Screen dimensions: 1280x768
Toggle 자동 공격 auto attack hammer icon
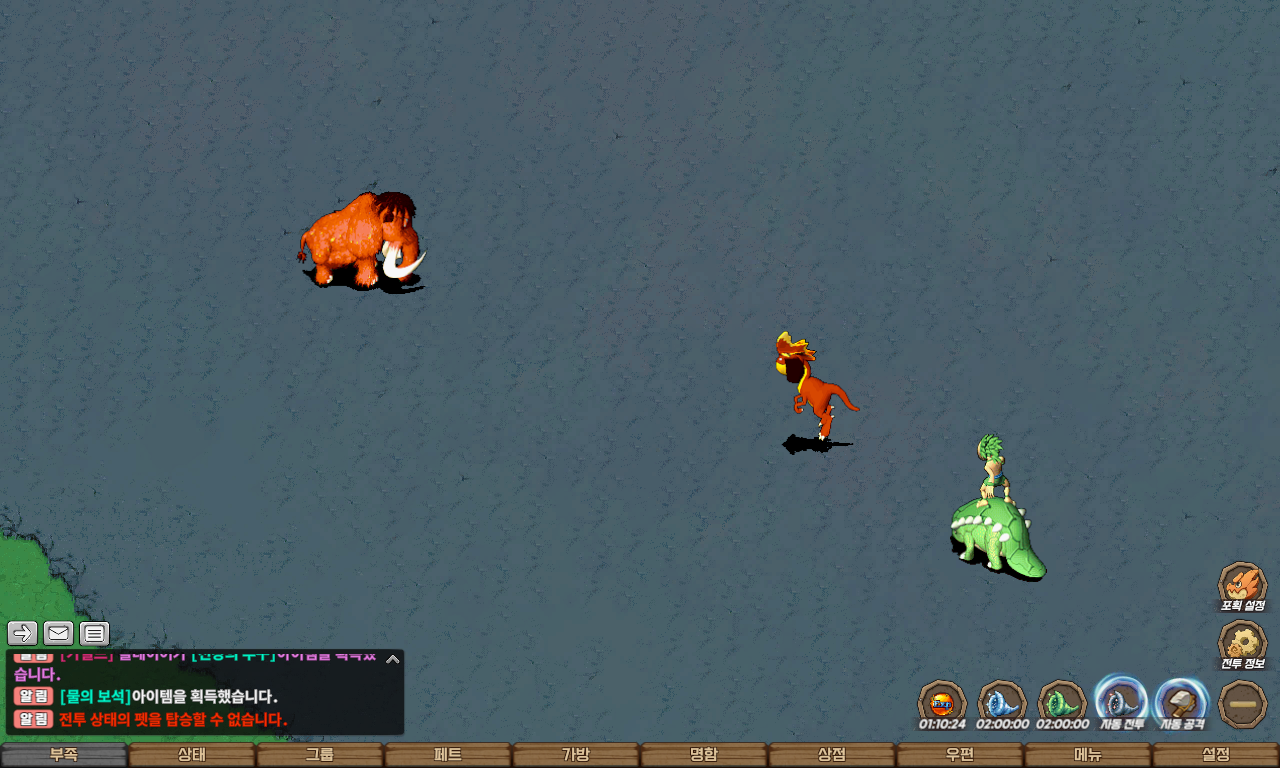click(x=1182, y=700)
